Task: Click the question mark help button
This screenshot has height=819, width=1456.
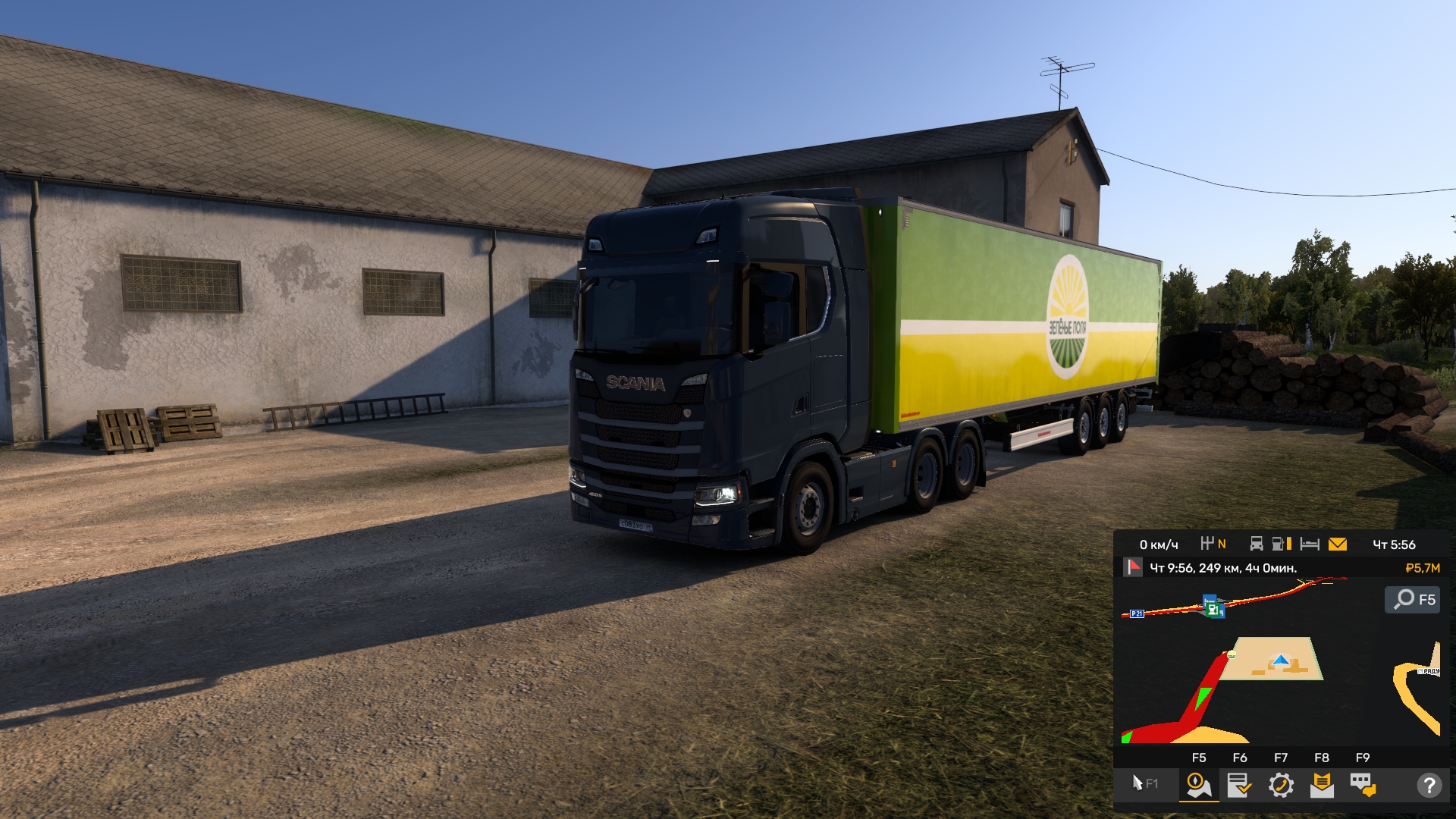Action: click(1429, 786)
